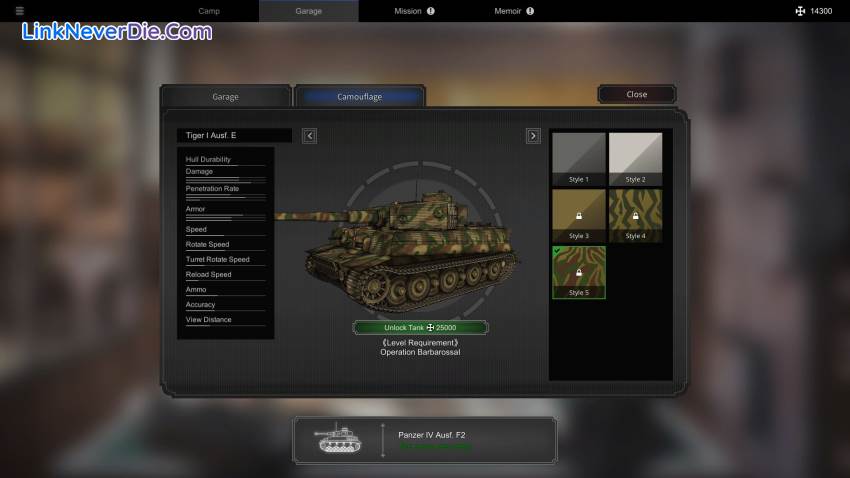Select locked camouflage Style 4
Image resolution: width=850 pixels, height=478 pixels.
tap(635, 215)
